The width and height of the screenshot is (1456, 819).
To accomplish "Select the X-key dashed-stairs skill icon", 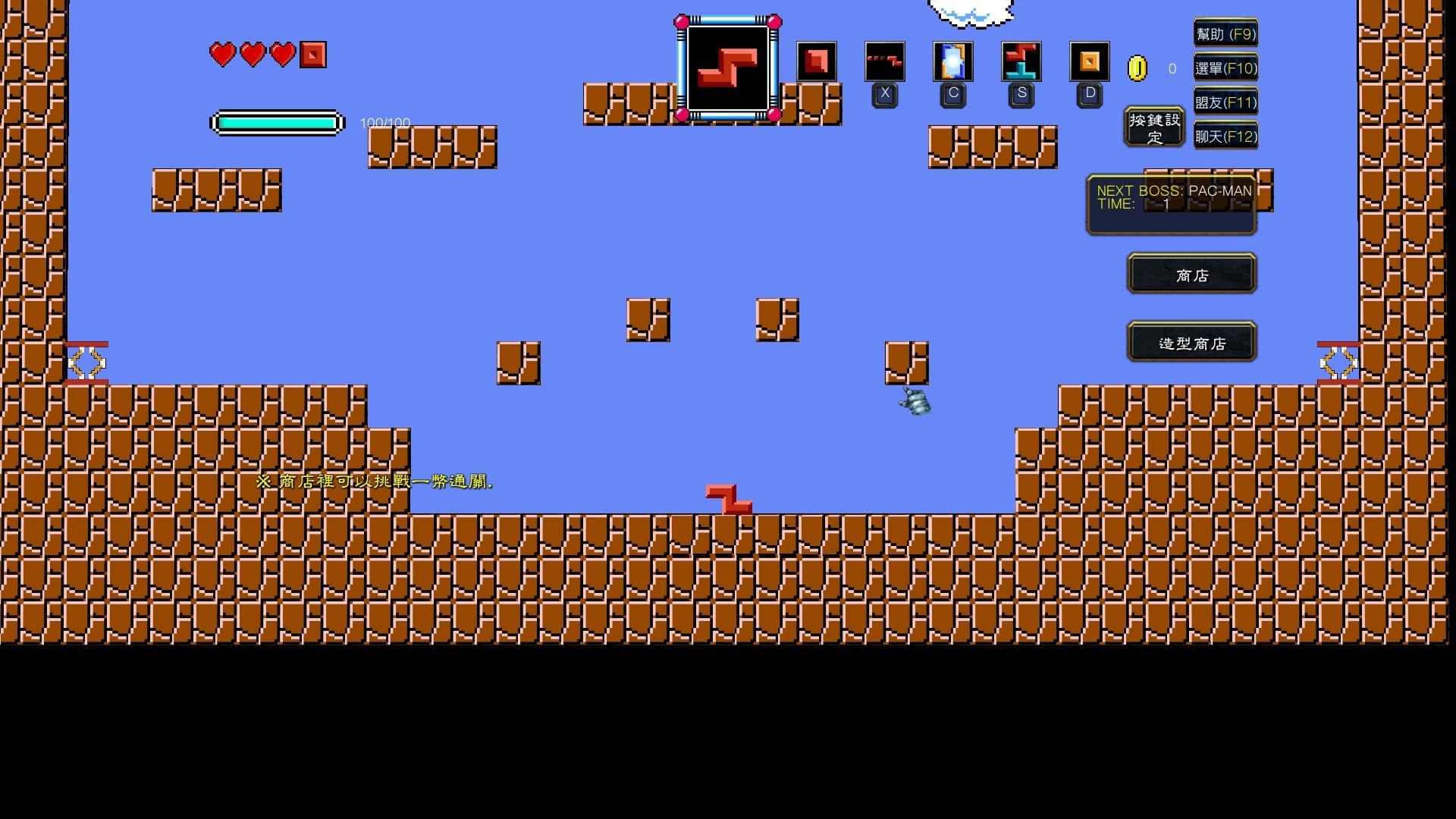I will pos(884,62).
